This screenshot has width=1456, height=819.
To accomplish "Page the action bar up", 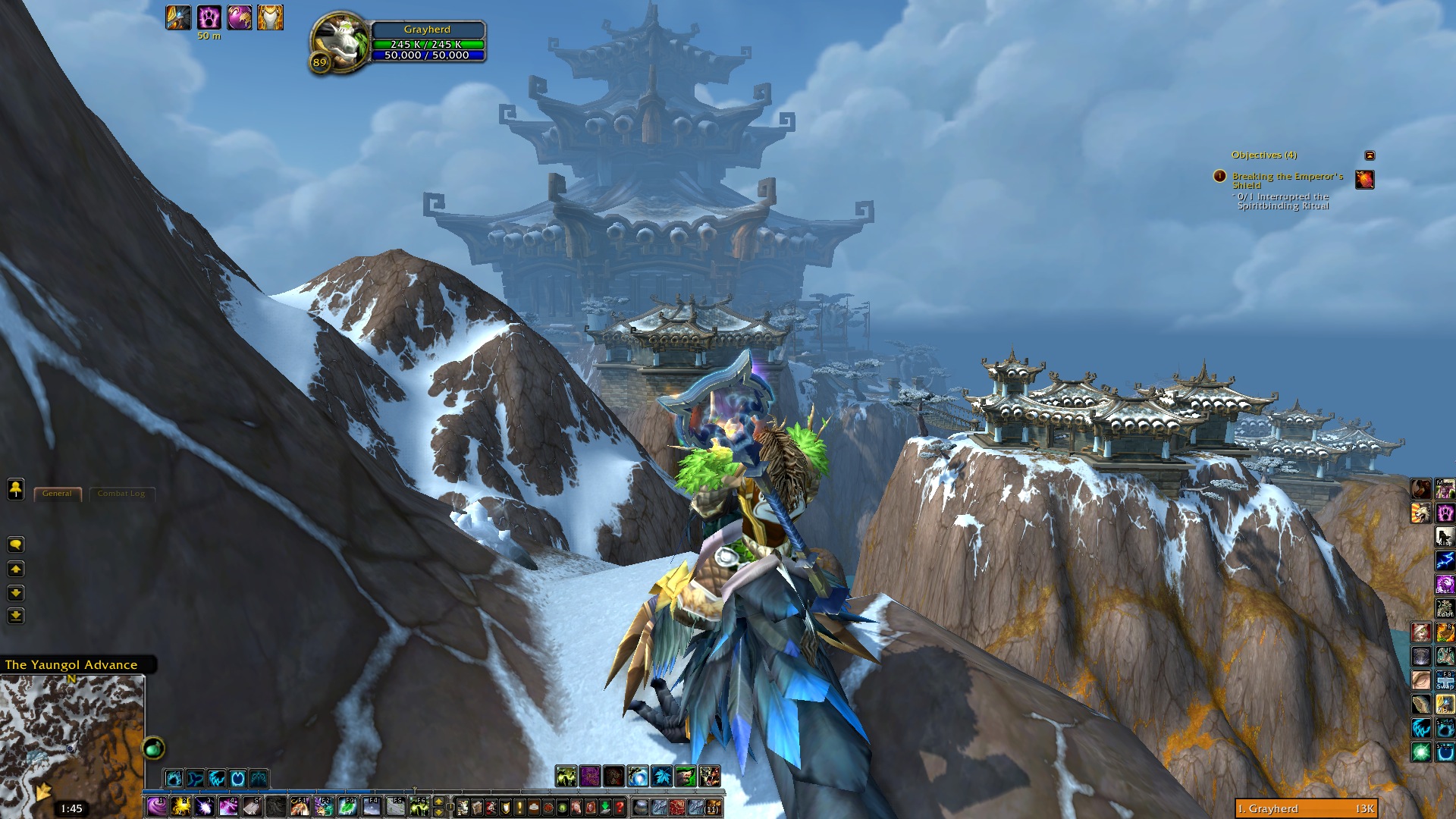I will click(x=438, y=802).
